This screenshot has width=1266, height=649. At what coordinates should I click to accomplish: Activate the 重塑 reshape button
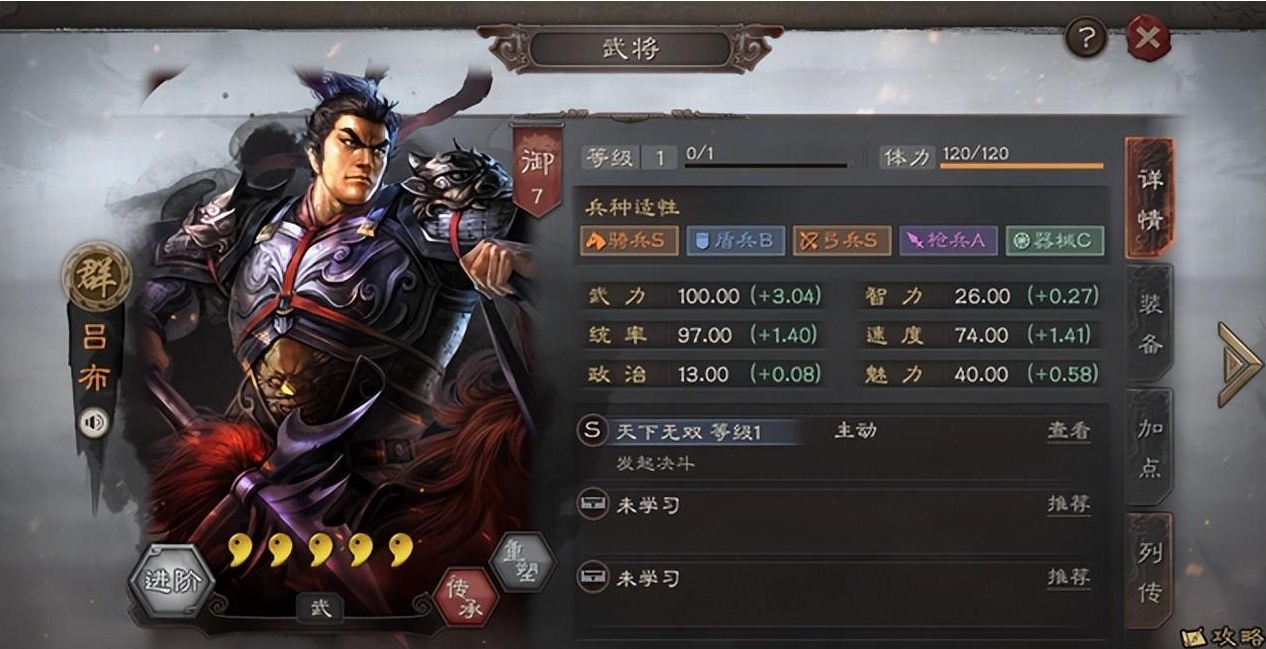tap(523, 559)
